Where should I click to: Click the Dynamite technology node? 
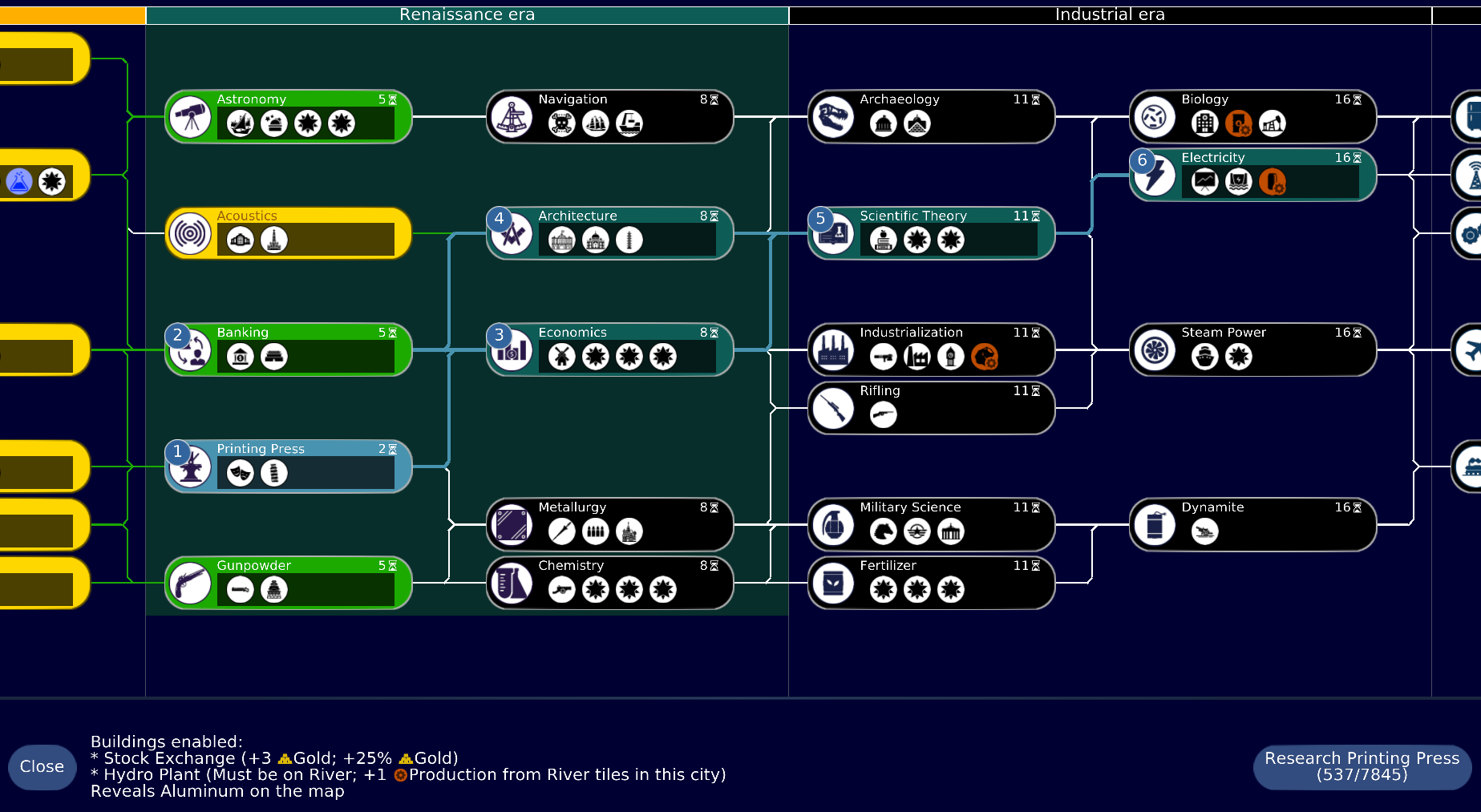[x=1252, y=525]
